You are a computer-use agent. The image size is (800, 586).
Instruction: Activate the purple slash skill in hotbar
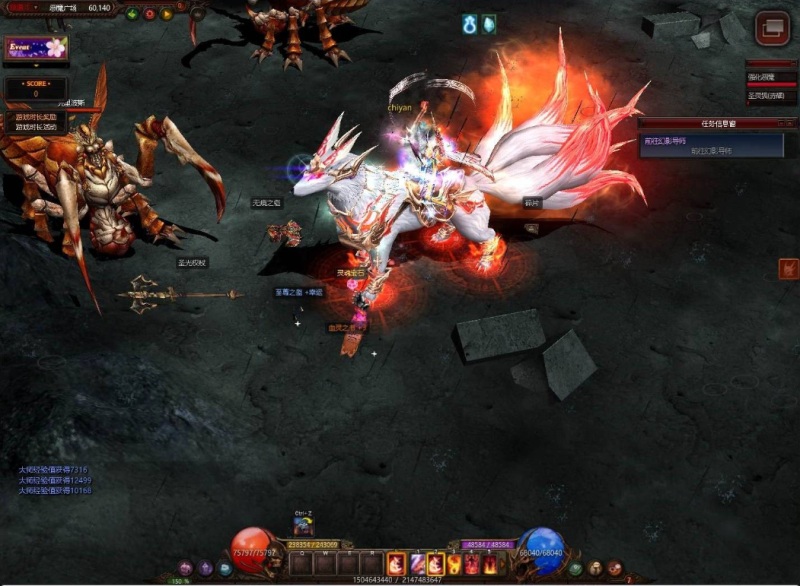coord(415,564)
